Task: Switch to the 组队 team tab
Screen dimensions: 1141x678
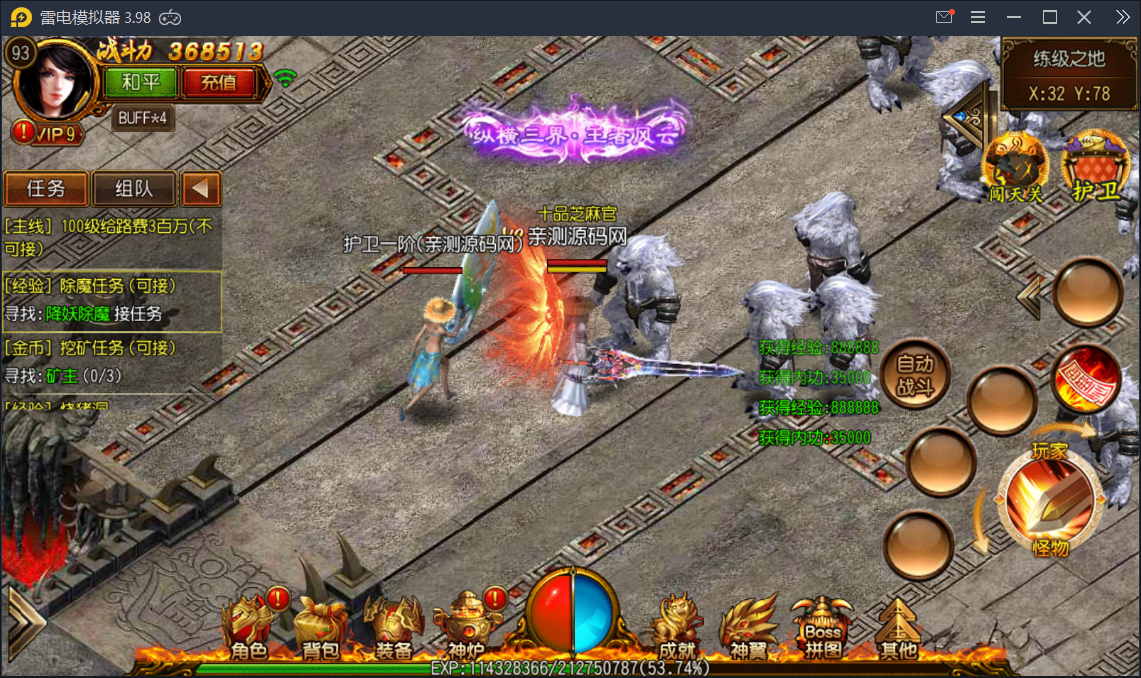Action: tap(134, 189)
